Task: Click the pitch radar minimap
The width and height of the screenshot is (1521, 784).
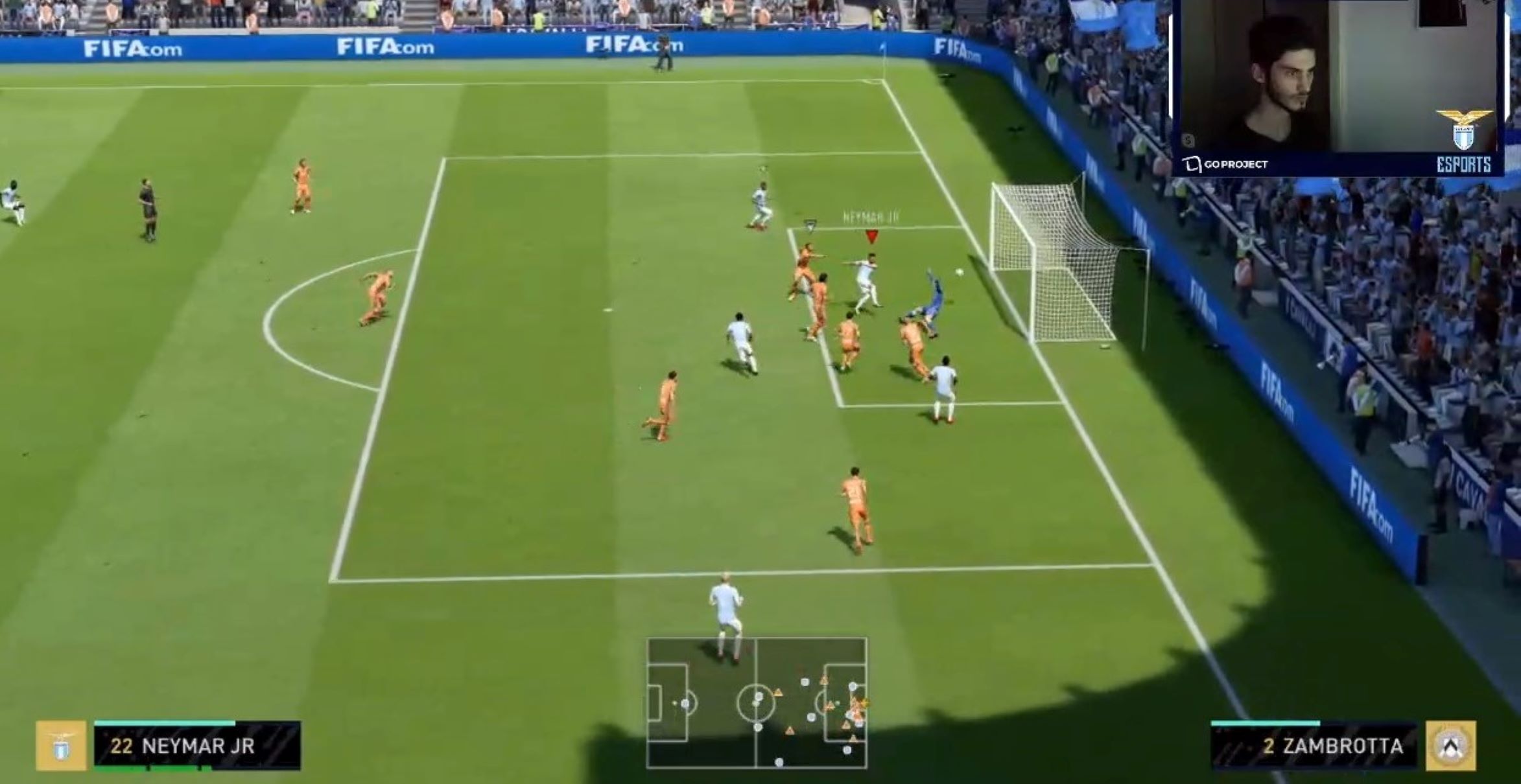Action: 757,703
